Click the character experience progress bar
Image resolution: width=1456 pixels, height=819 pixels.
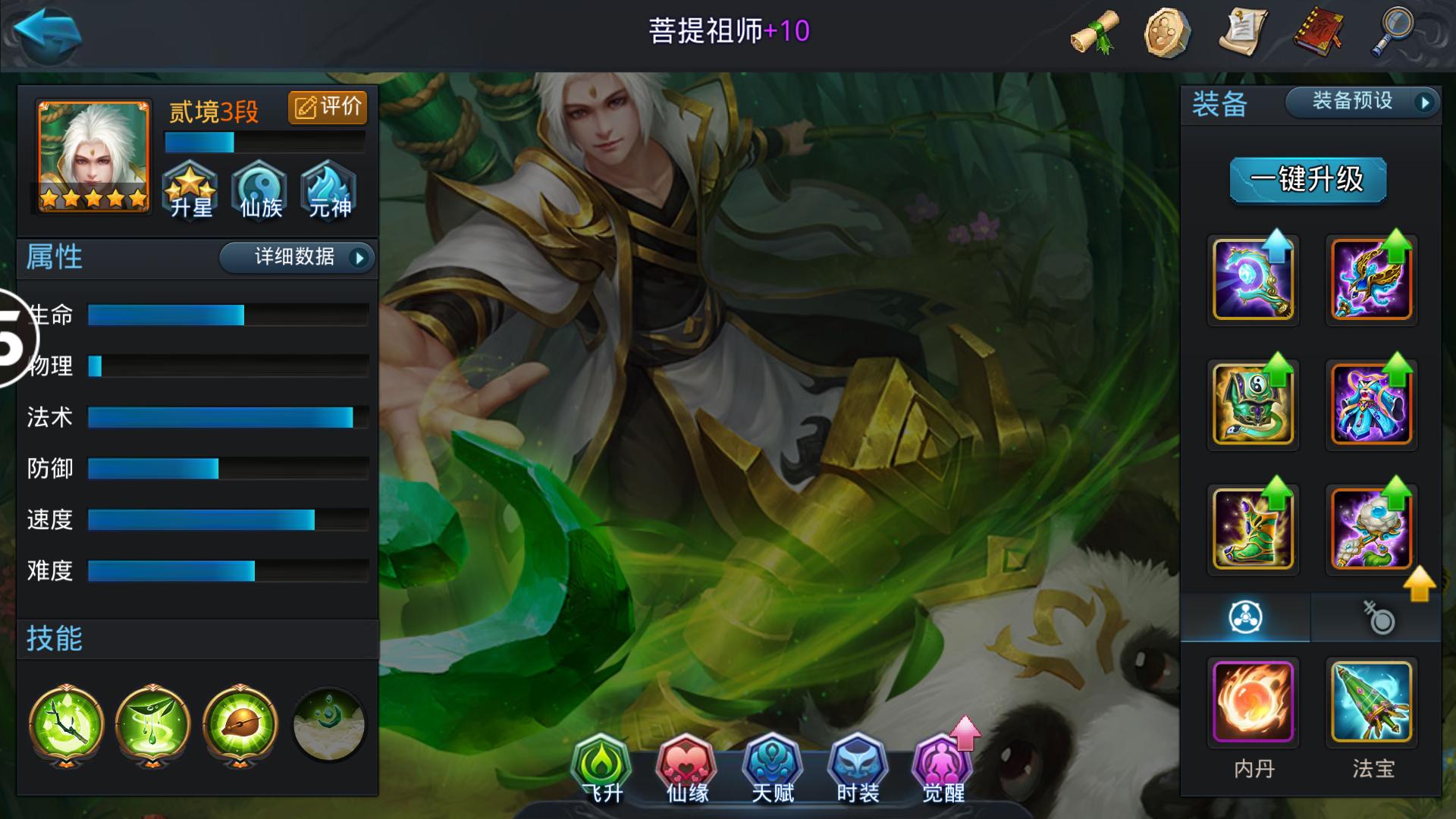tap(264, 140)
